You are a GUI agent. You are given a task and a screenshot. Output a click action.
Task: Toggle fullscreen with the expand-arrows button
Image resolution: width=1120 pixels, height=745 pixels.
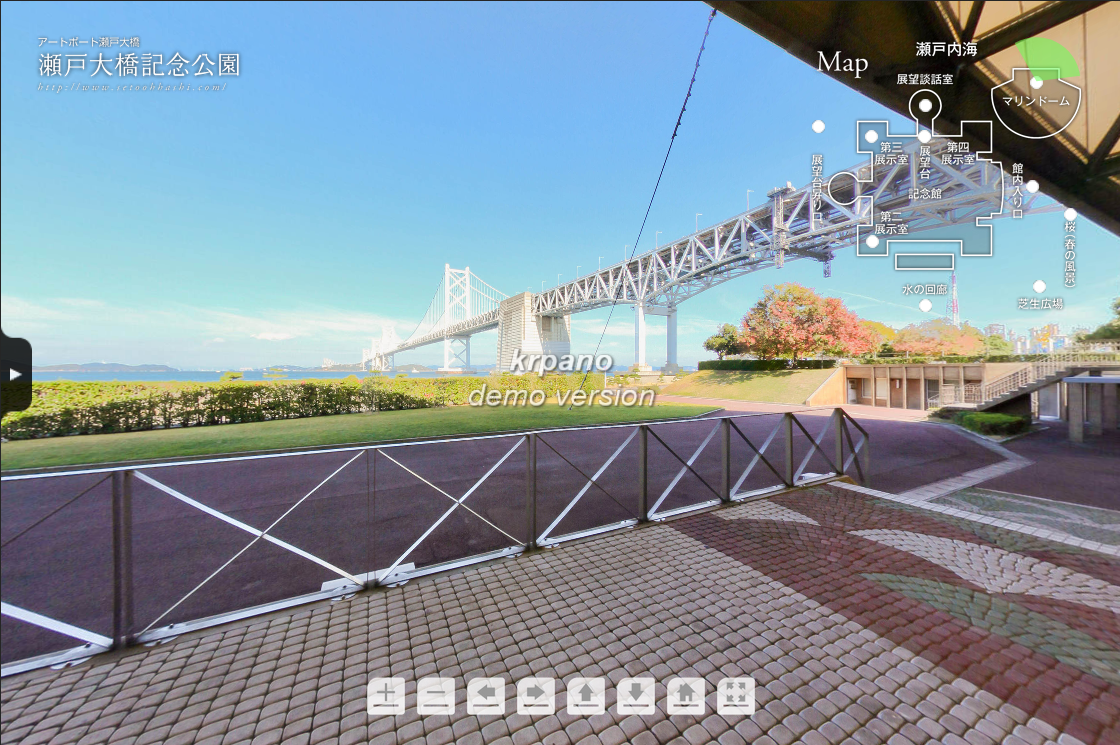pos(736,695)
